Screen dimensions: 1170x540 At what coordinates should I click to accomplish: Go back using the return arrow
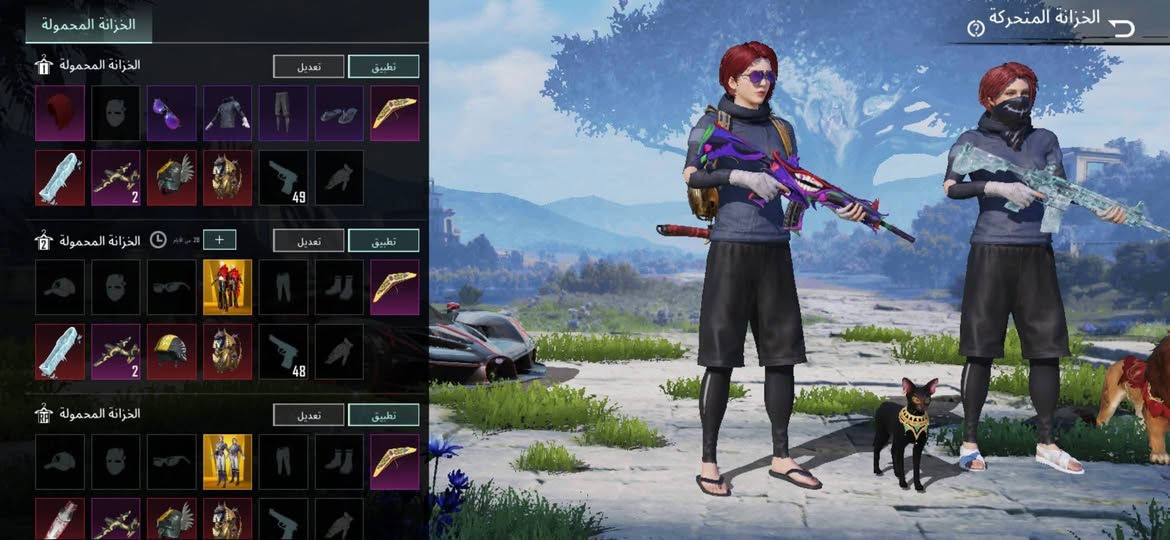point(1122,27)
